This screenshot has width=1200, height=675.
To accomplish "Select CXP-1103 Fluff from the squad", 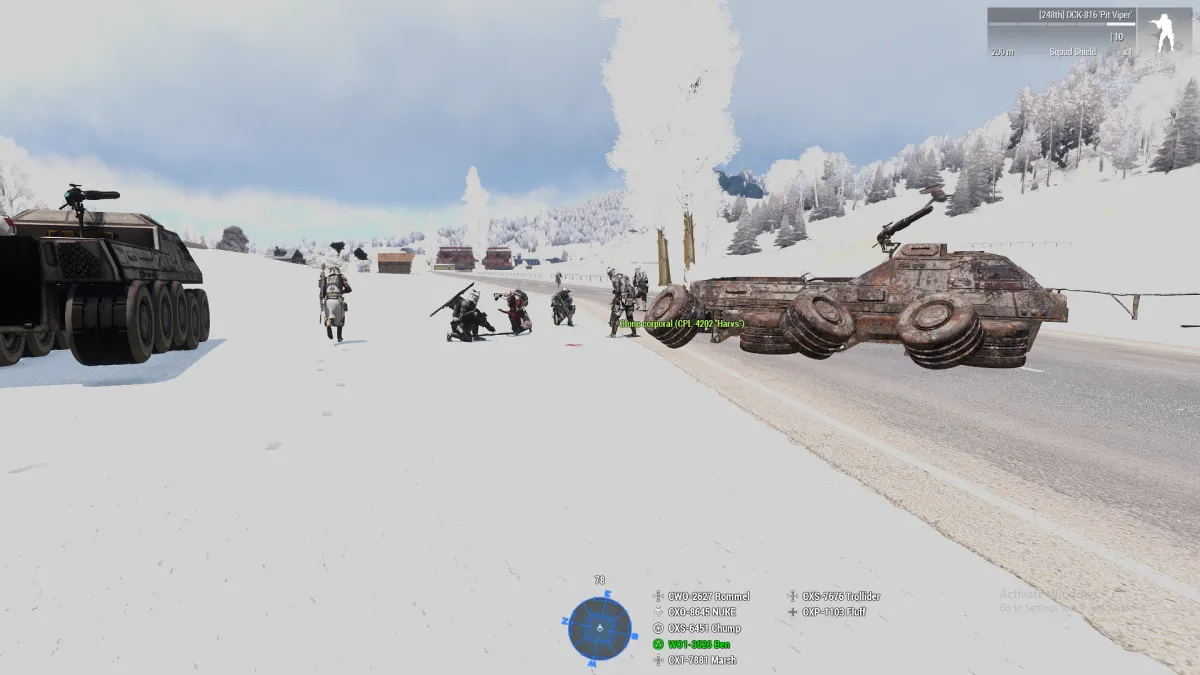I will (x=832, y=612).
